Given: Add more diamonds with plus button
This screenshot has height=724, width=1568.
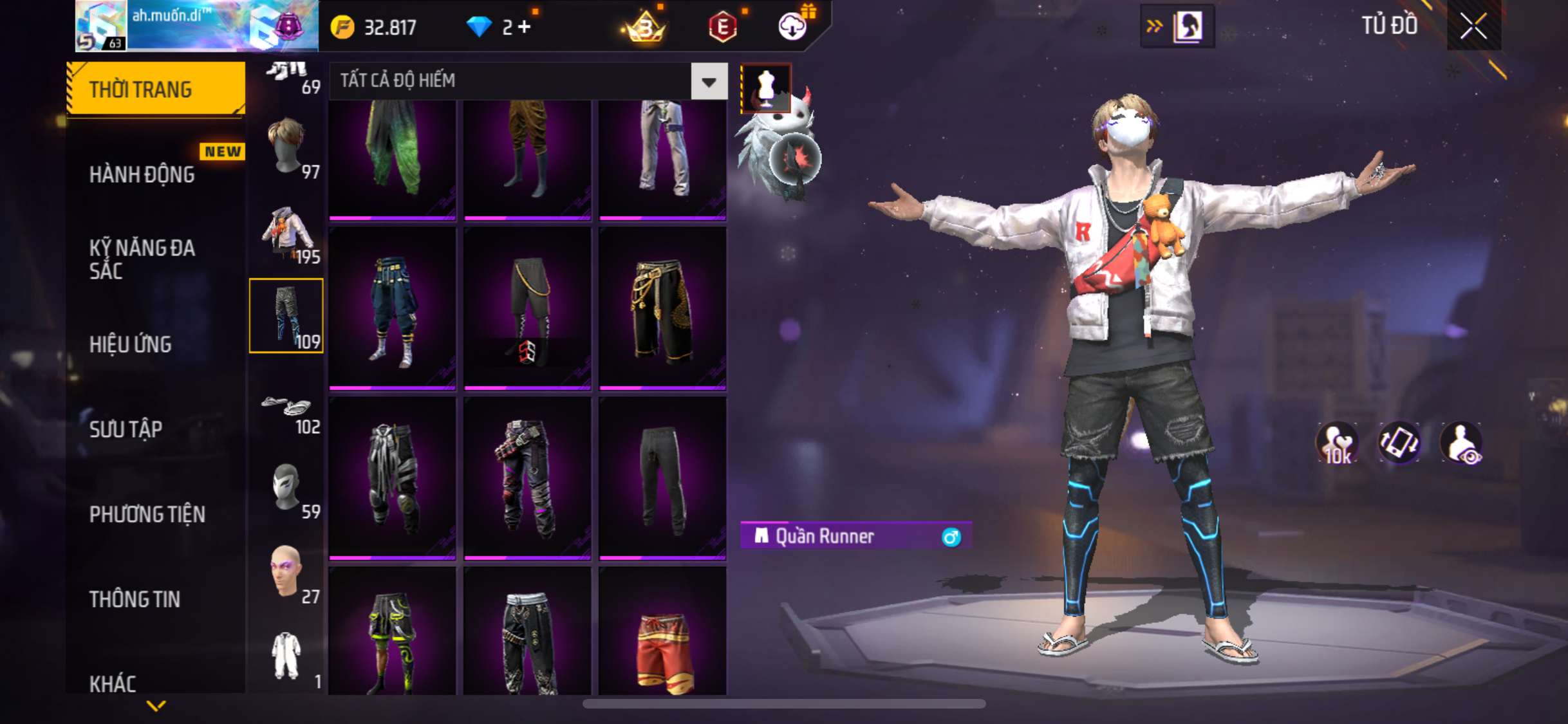Looking at the screenshot, I should pyautogui.click(x=525, y=27).
